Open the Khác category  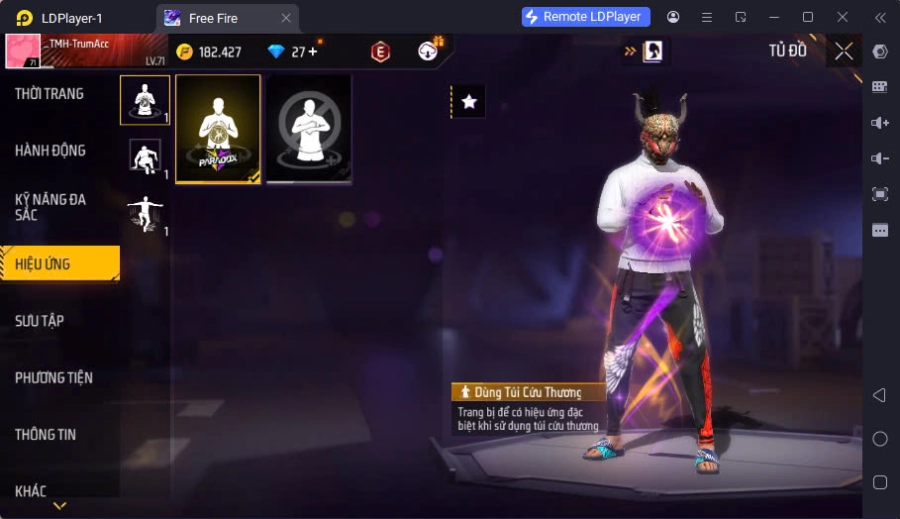tap(30, 491)
